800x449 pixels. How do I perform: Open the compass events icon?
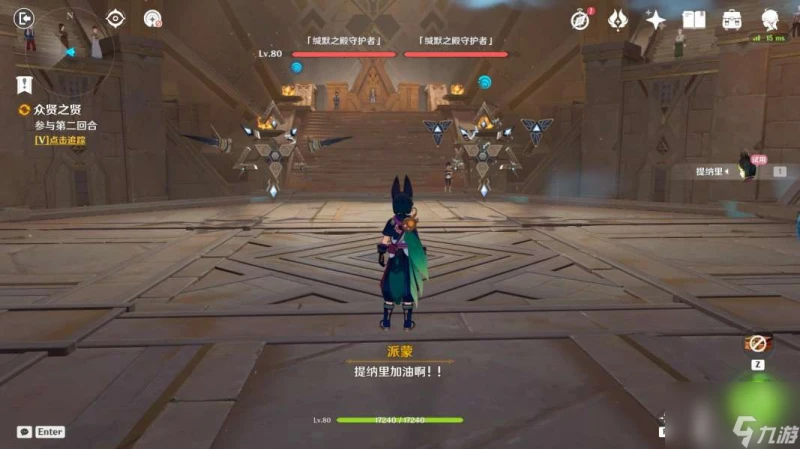coord(580,19)
